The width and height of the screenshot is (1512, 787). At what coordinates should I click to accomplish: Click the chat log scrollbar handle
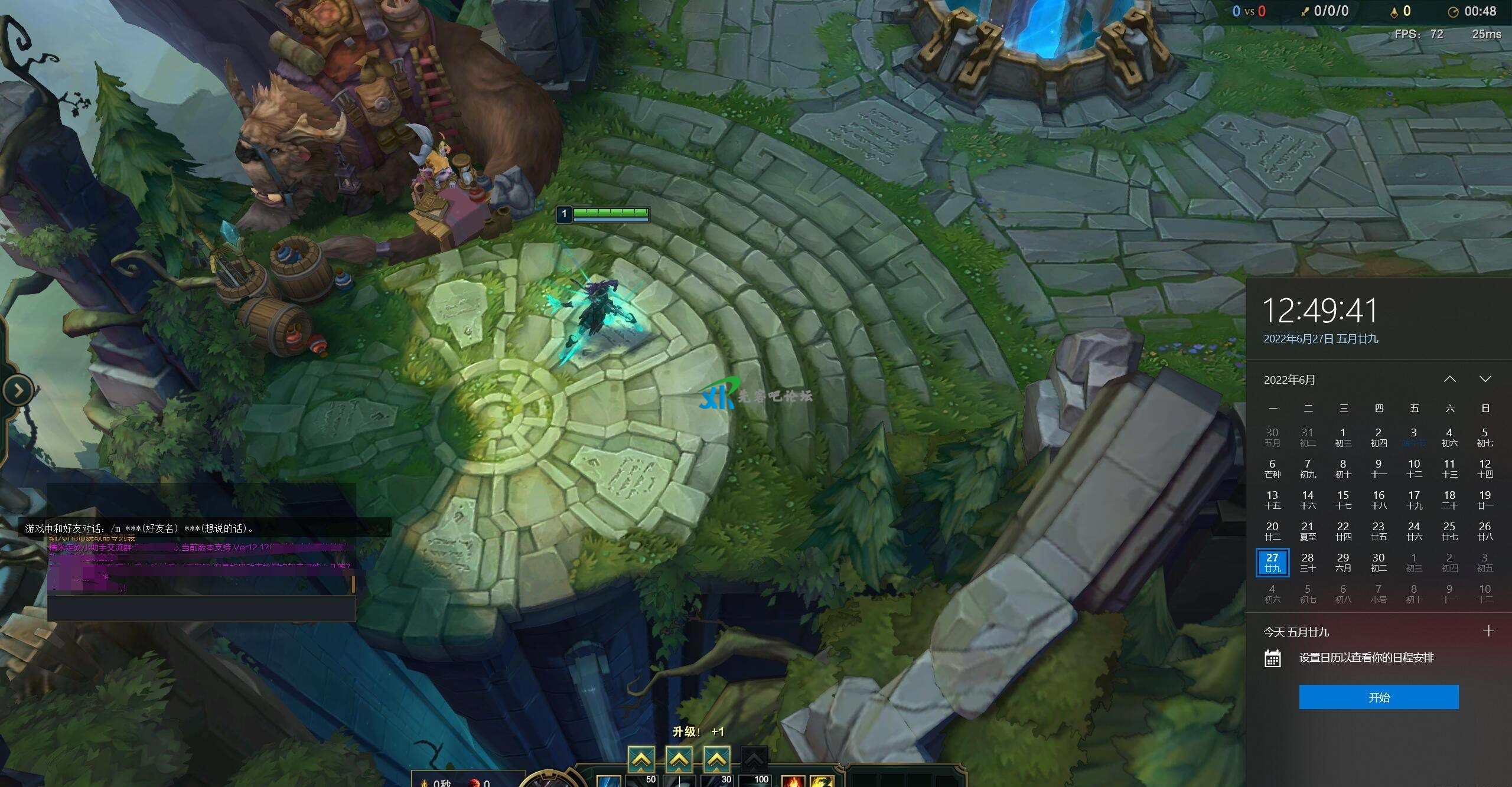click(x=353, y=584)
